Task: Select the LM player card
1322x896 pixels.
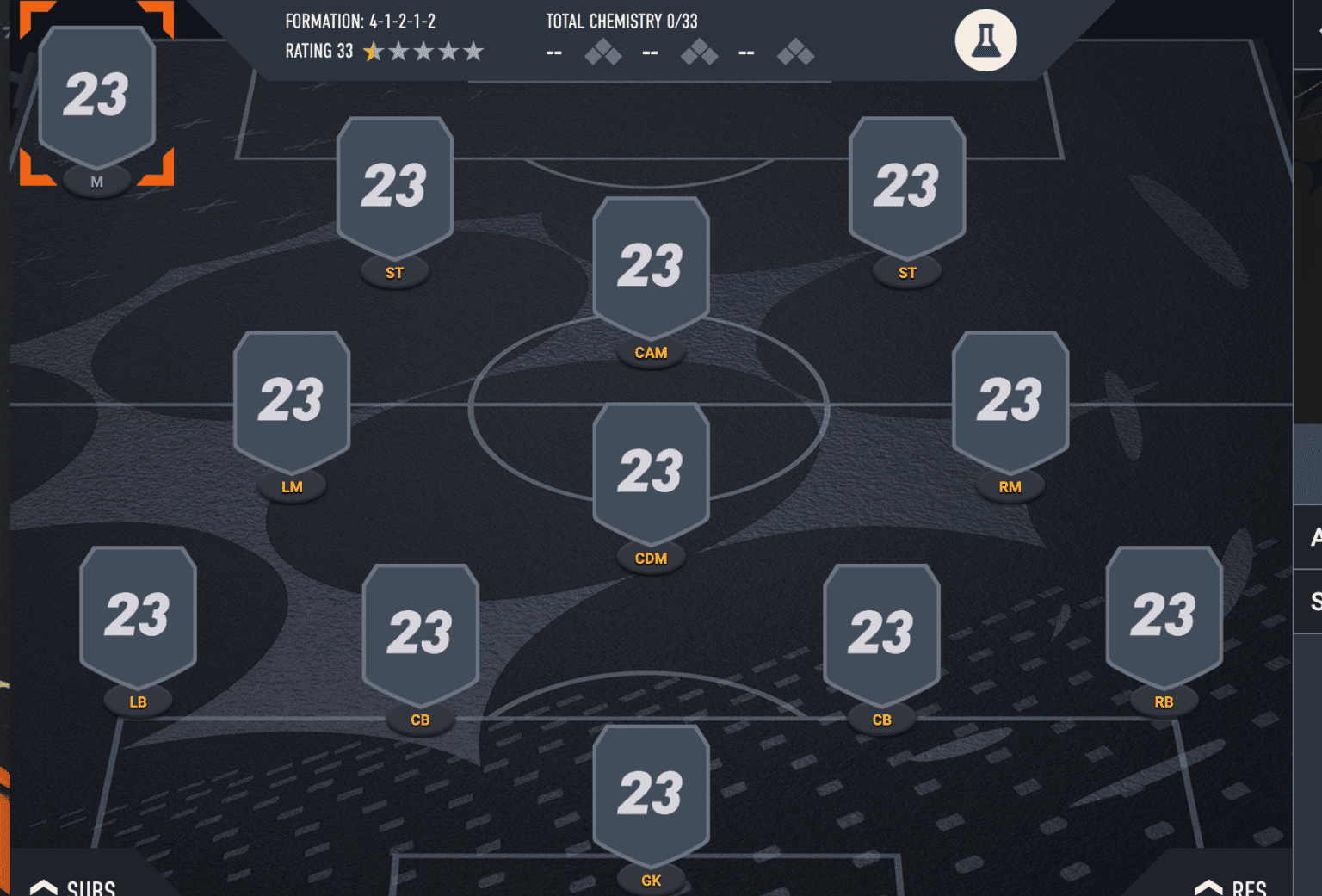Action: tap(292, 399)
